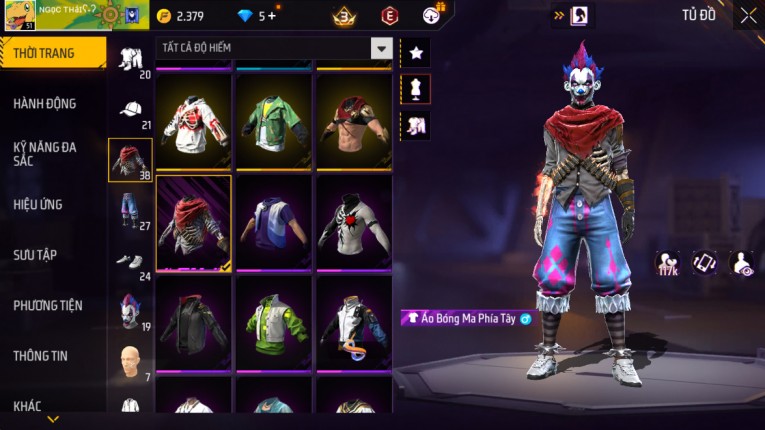This screenshot has width=765, height=430.
Task: Go to the Phương Tiện section
Action: [48, 305]
